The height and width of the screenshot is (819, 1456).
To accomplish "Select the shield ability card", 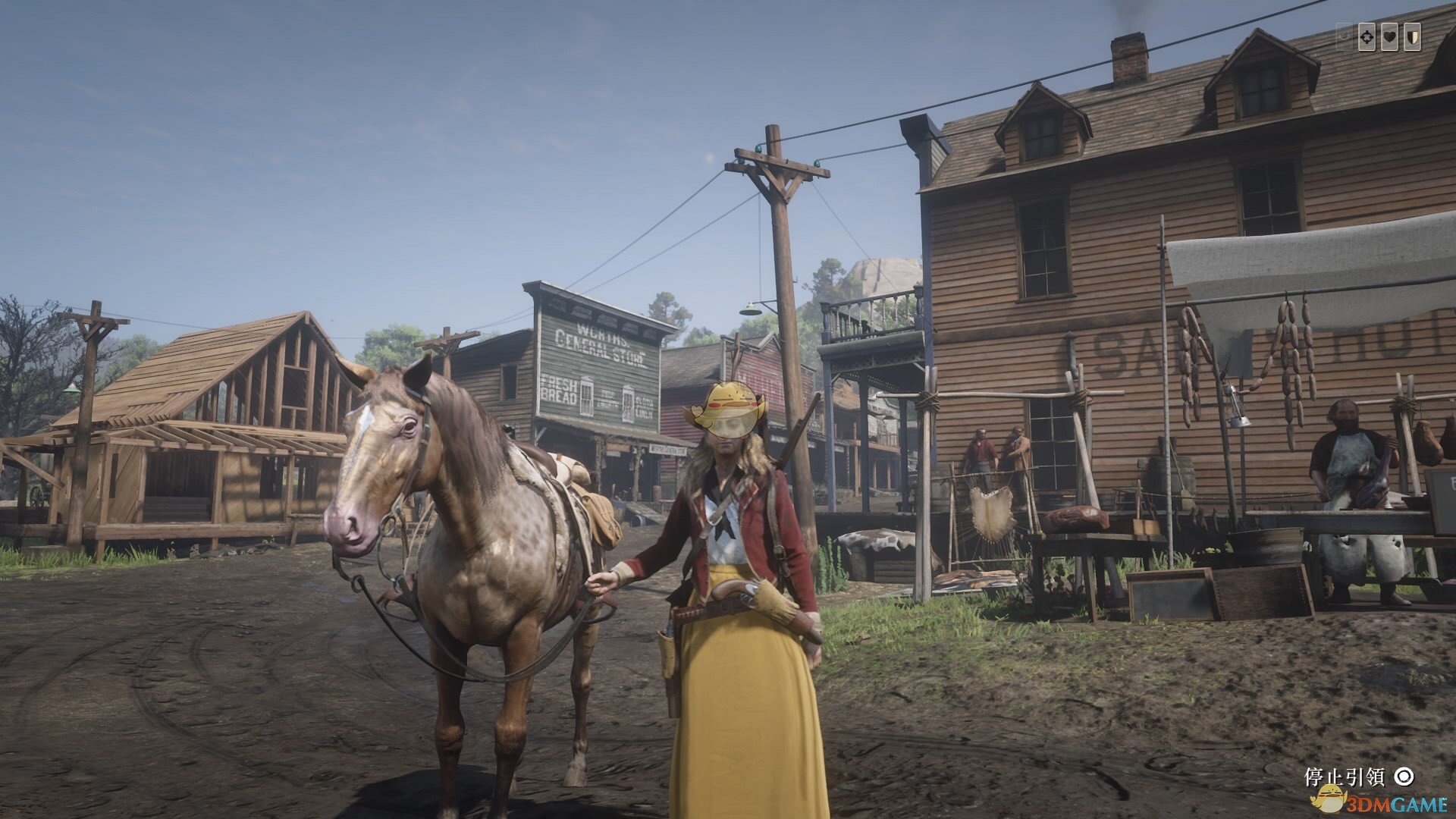I will click(1412, 37).
